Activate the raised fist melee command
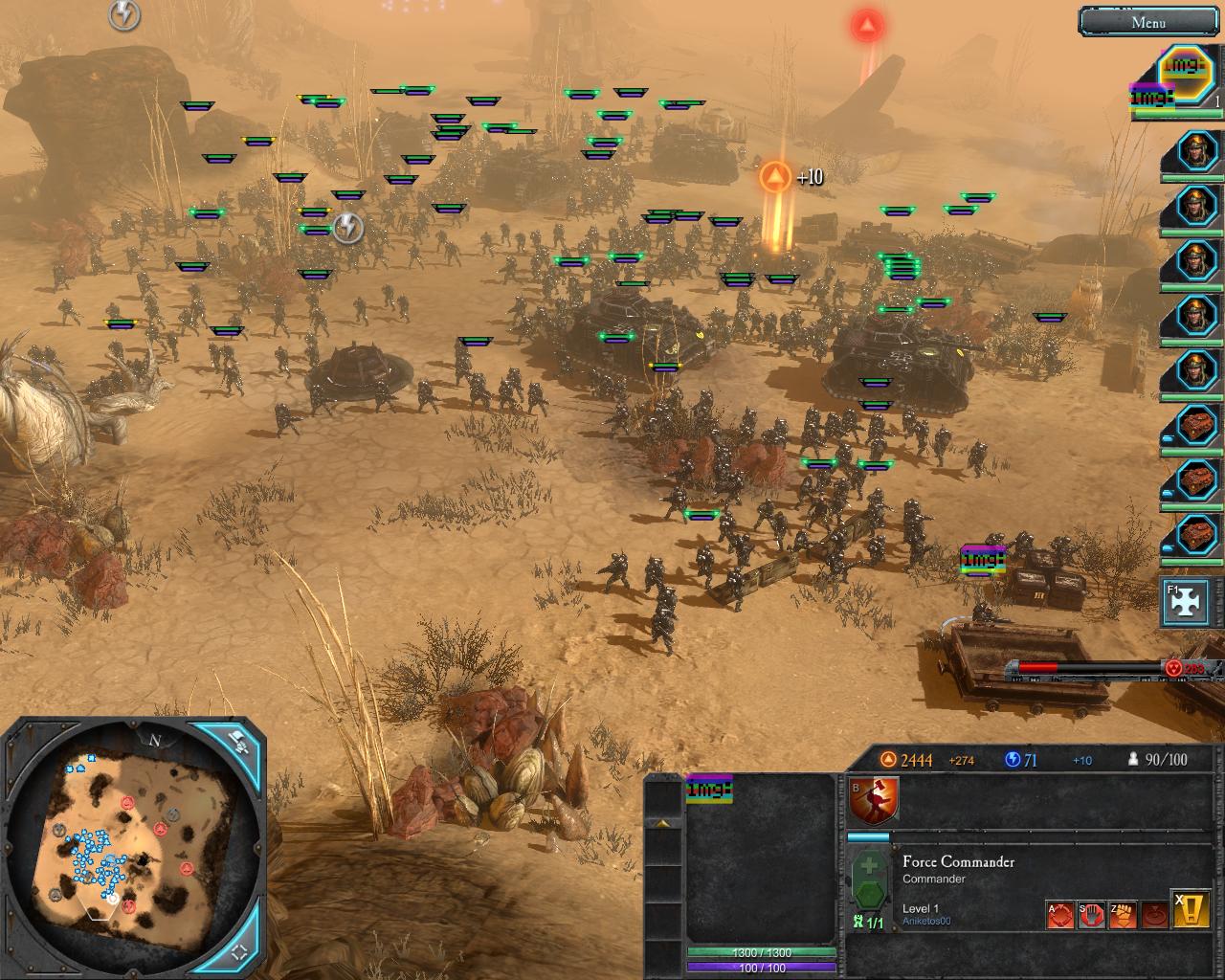The width and height of the screenshot is (1225, 980). point(1123,915)
